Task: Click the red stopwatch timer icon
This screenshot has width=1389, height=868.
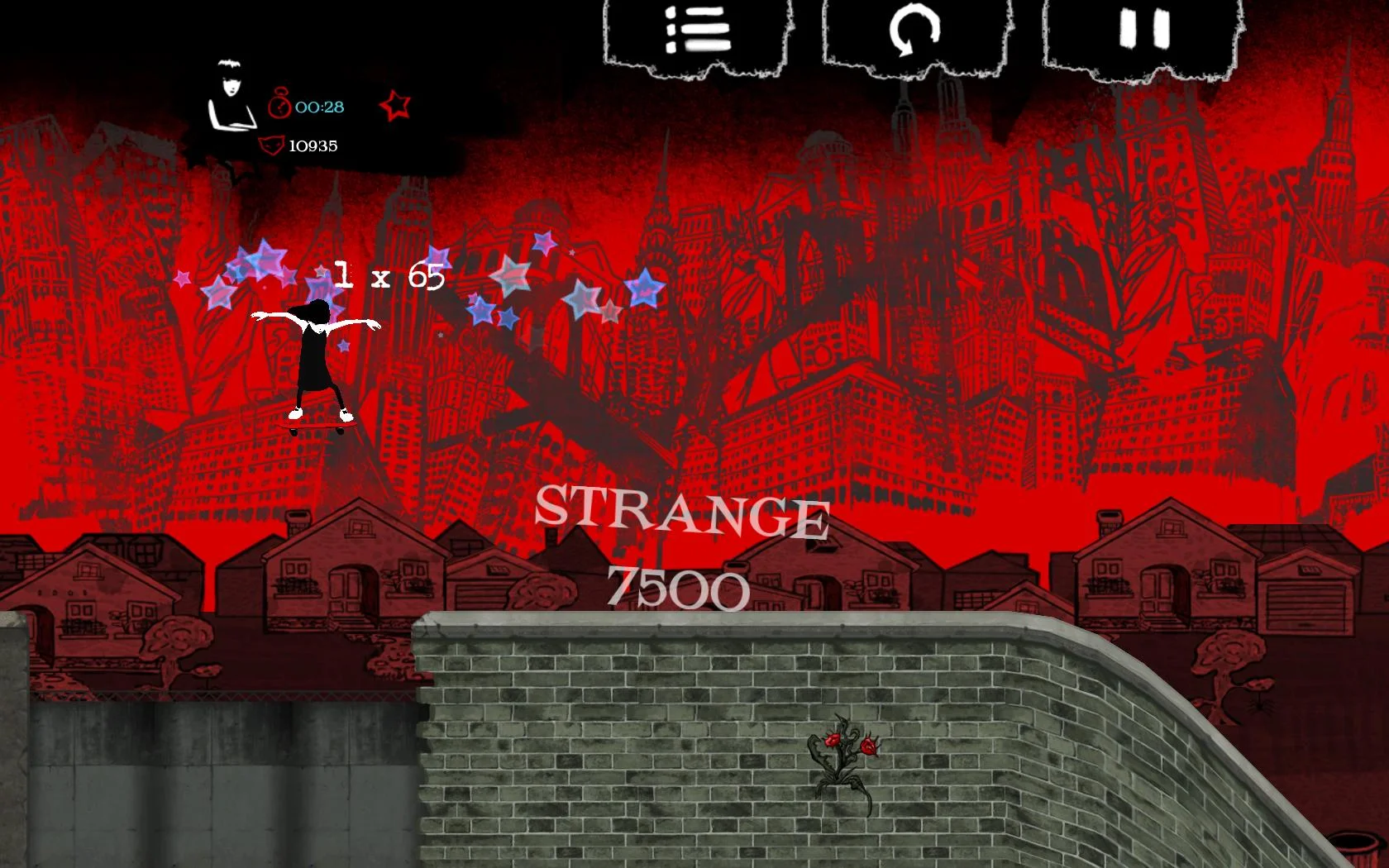Action: pyautogui.click(x=281, y=106)
